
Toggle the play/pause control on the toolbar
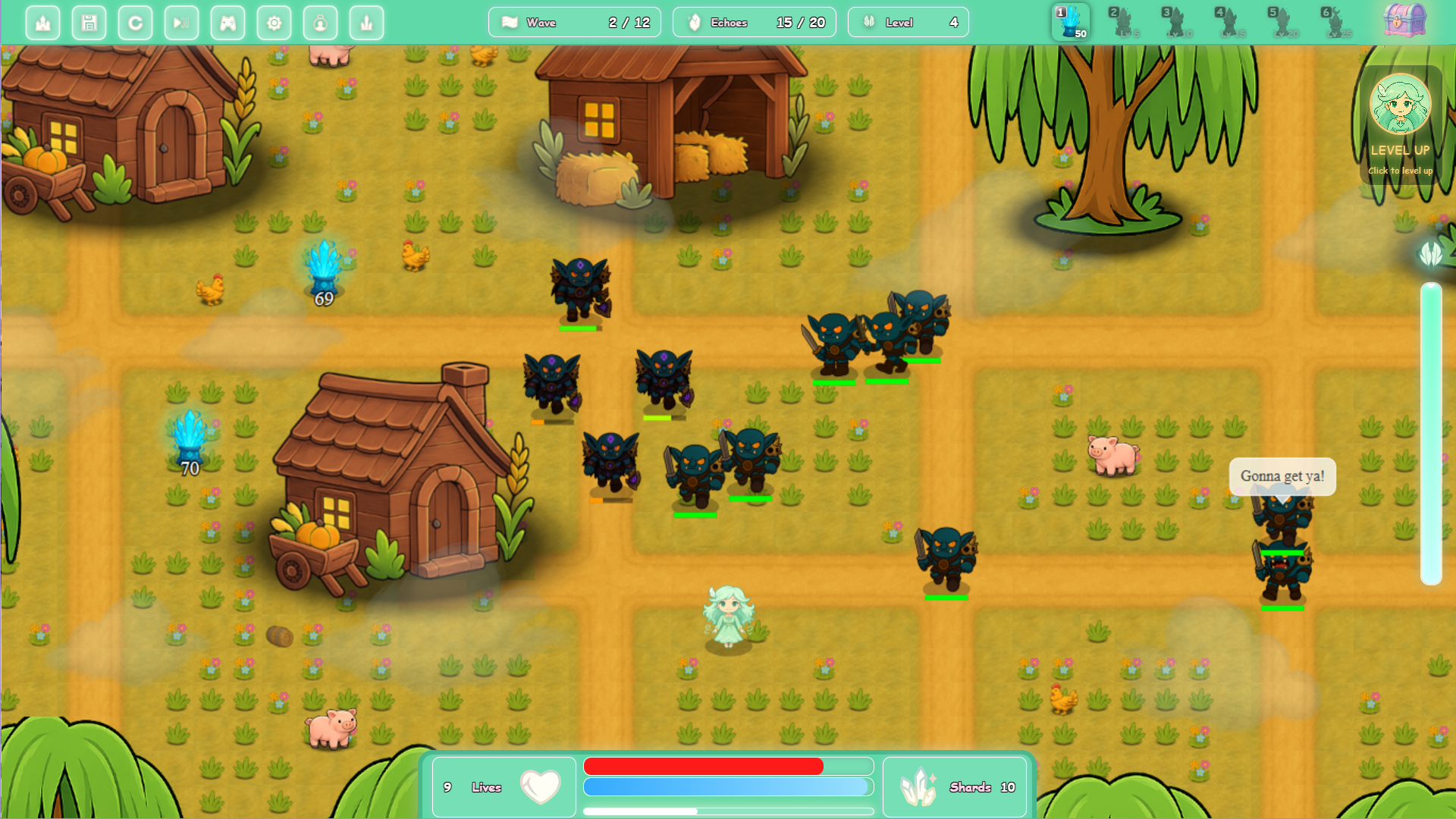click(181, 22)
